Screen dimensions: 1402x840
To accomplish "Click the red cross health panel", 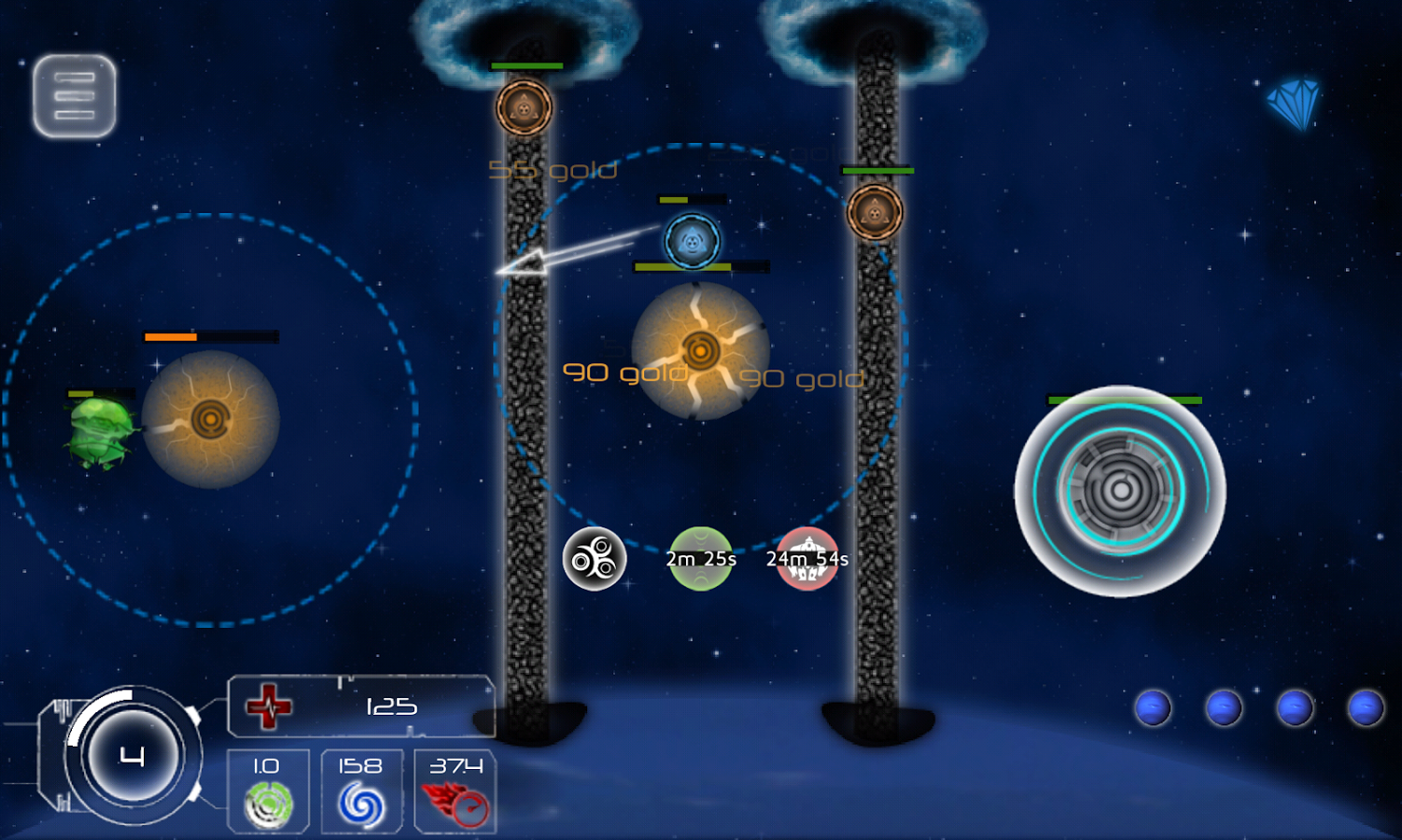I will (360, 706).
